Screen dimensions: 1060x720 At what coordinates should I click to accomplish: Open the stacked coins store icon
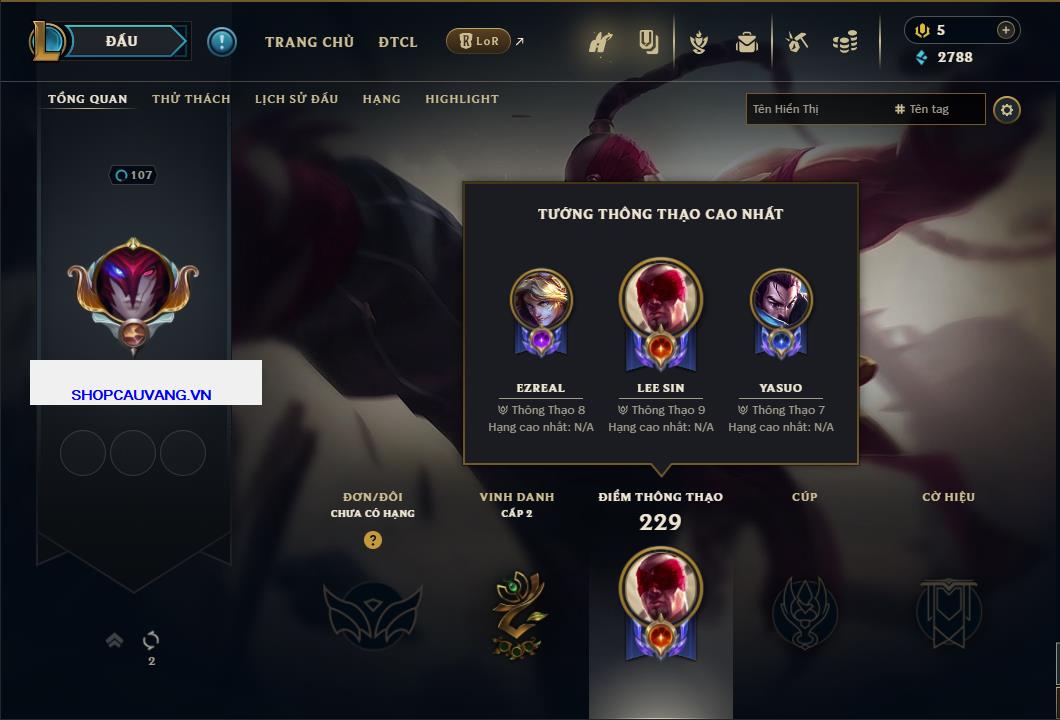click(845, 42)
